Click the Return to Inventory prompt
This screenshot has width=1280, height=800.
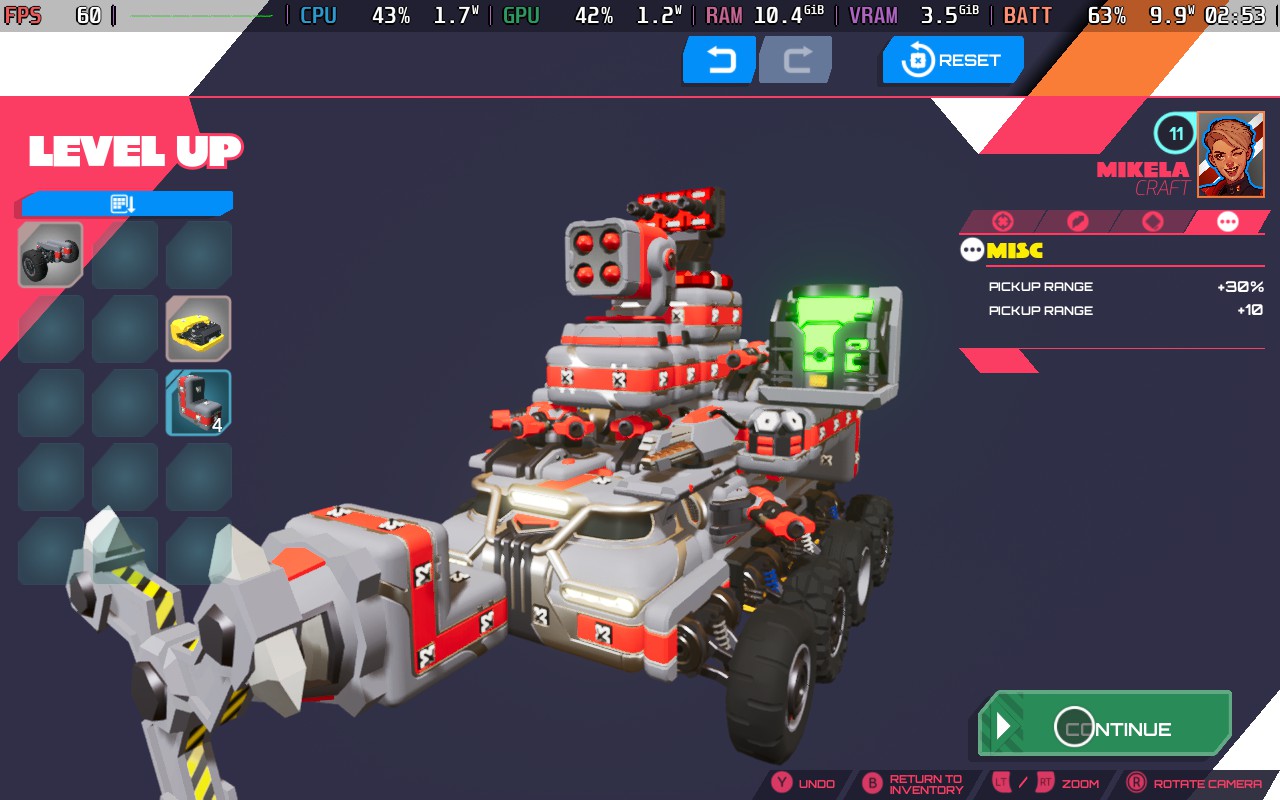(x=925, y=784)
